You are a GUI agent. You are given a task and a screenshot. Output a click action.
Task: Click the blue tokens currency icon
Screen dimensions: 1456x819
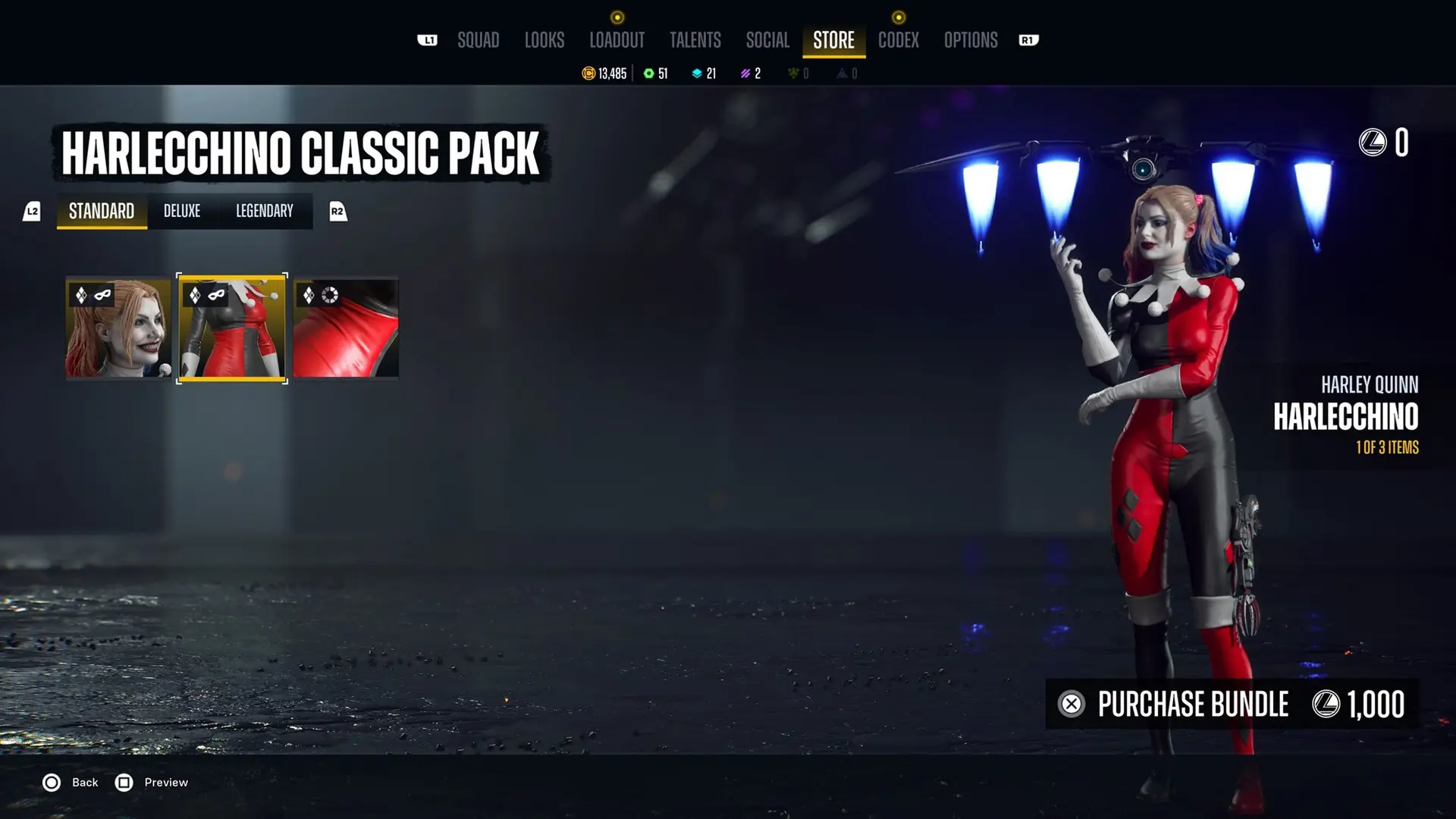[698, 74]
